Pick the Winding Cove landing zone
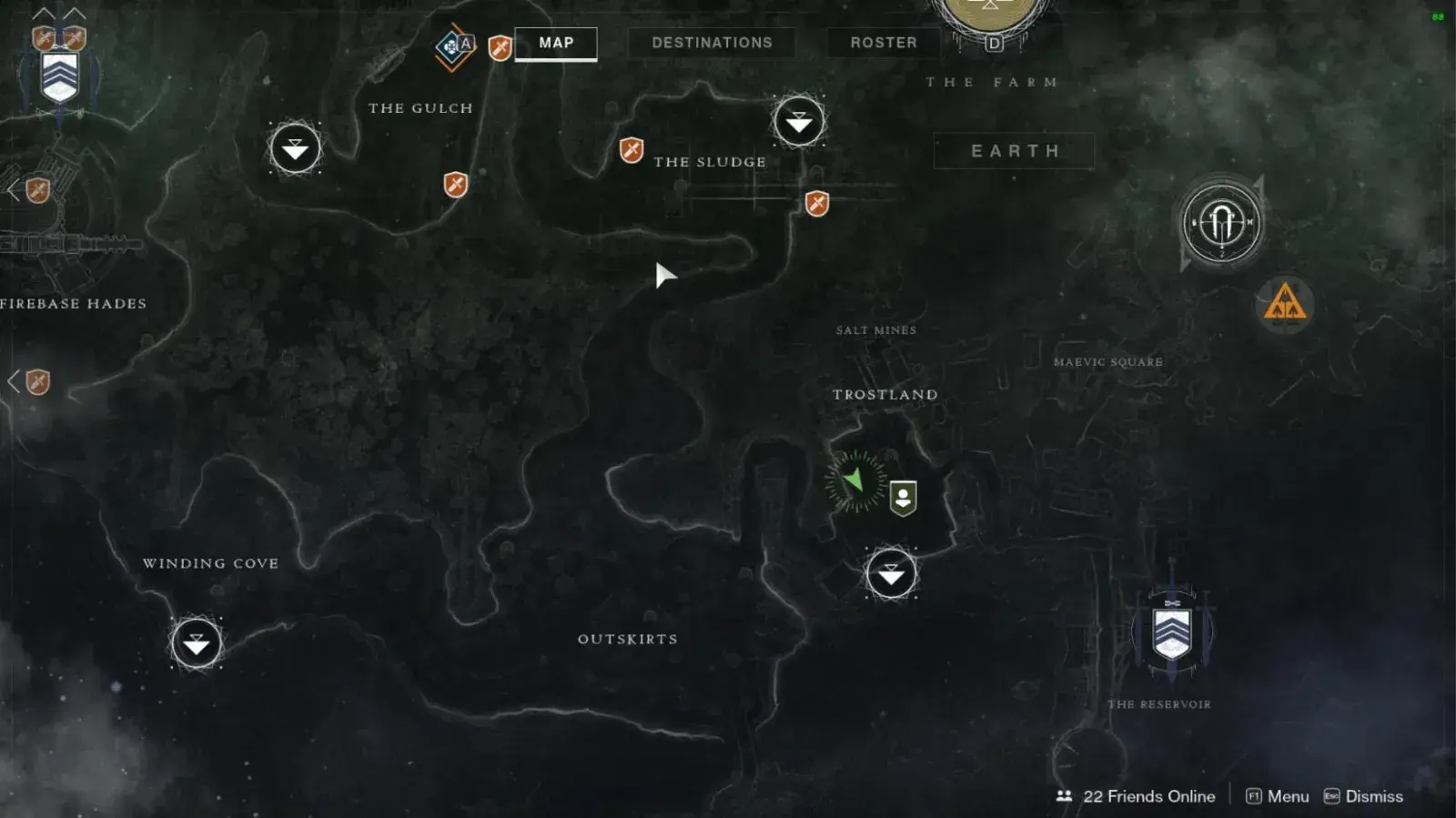Viewport: 1456px width, 818px height. click(197, 643)
